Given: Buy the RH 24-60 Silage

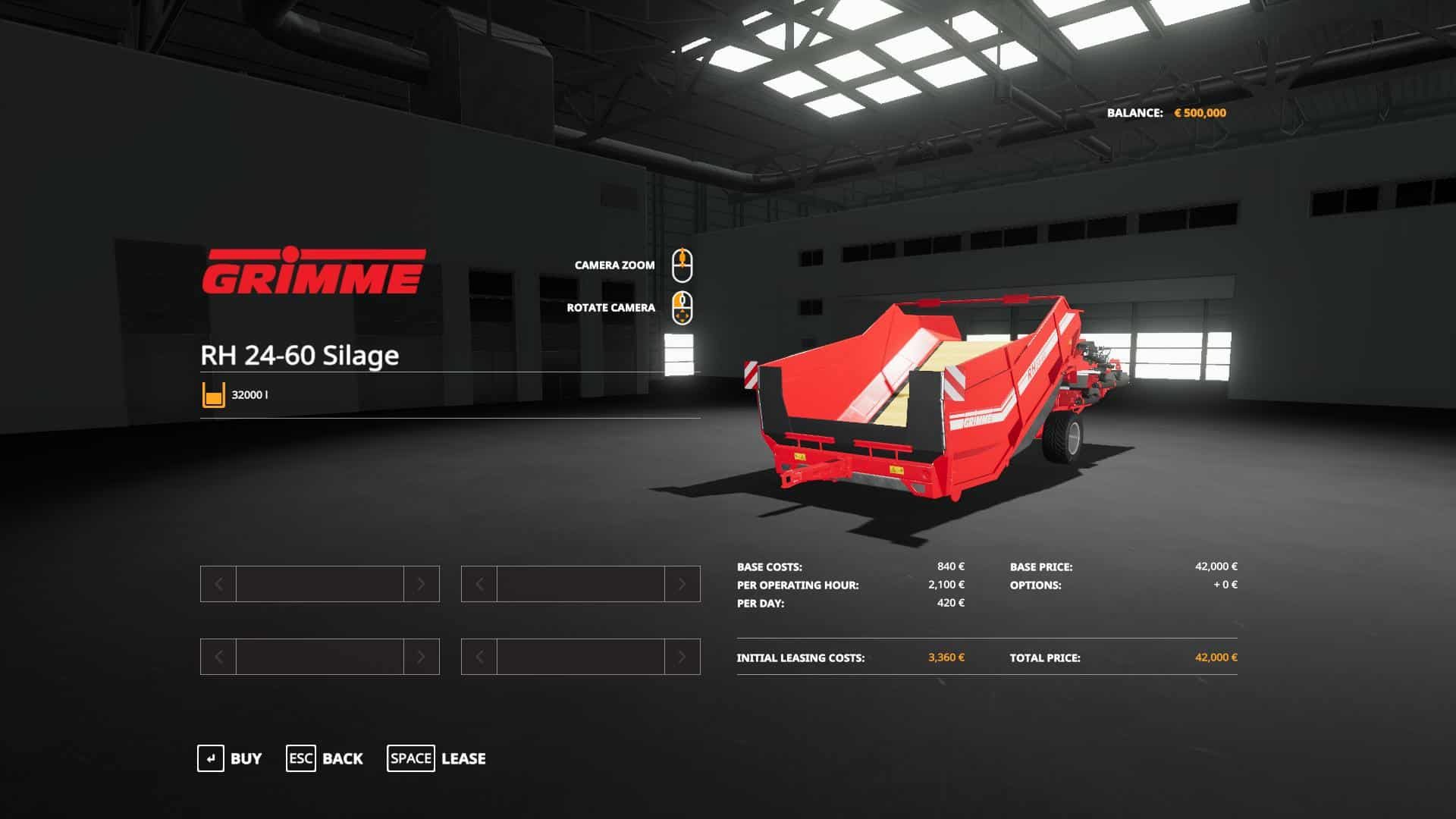Looking at the screenshot, I should point(230,758).
